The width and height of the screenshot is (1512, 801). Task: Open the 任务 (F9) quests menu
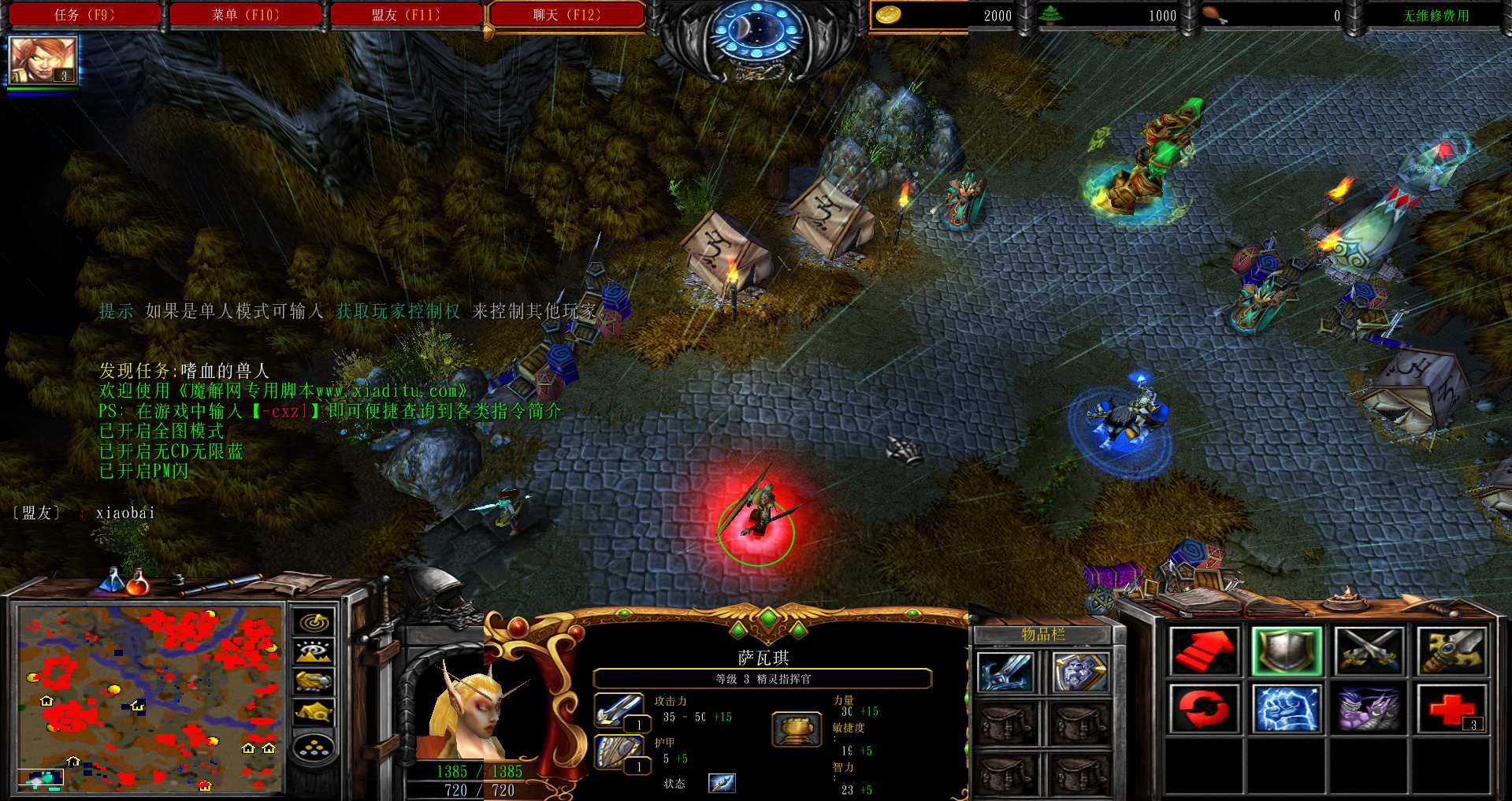pos(84,15)
